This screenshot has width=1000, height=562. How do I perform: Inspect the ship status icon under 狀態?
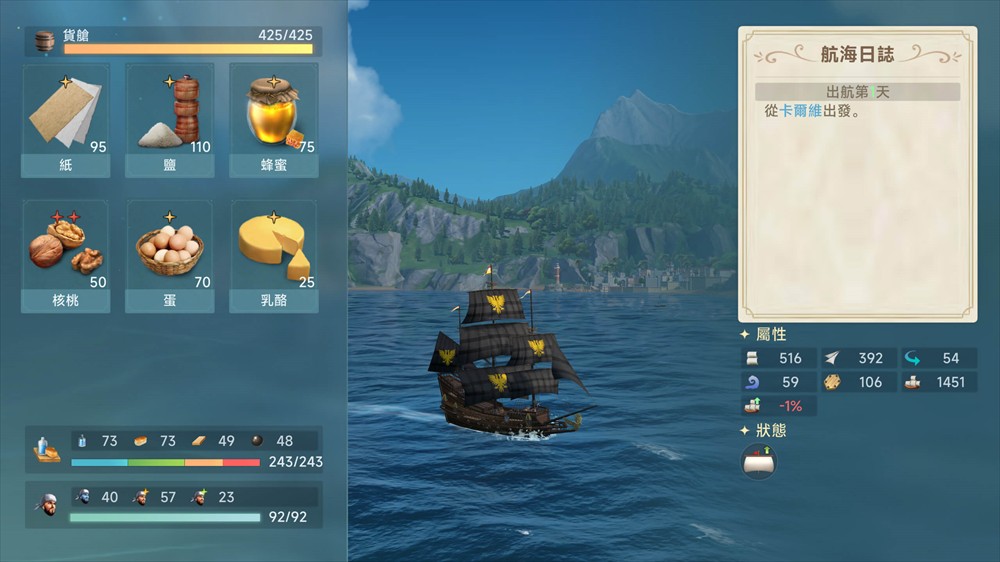click(x=759, y=461)
